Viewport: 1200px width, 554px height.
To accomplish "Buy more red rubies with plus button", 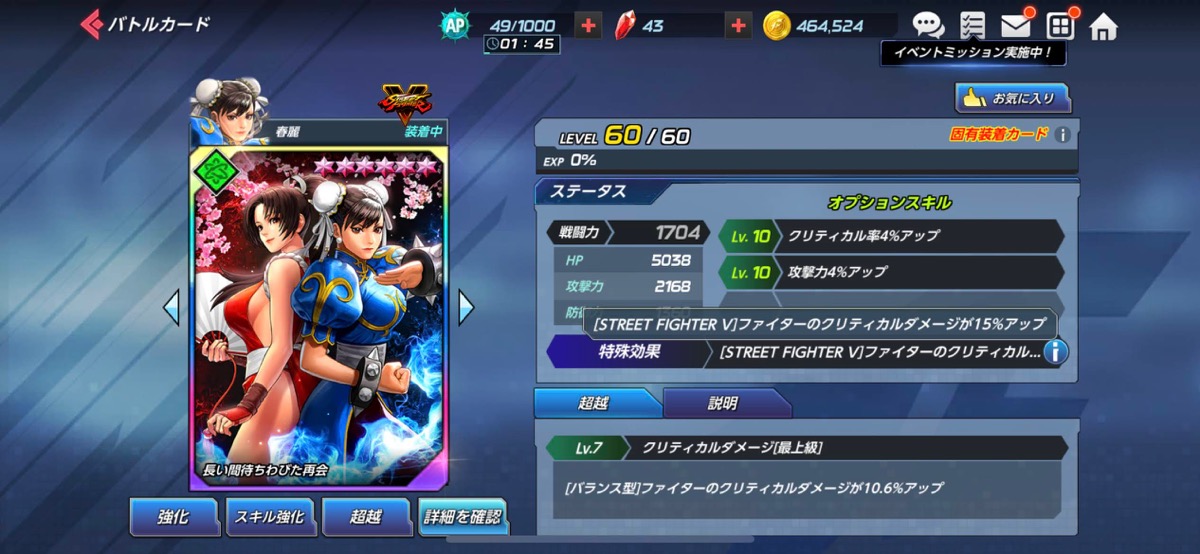I will (738, 26).
